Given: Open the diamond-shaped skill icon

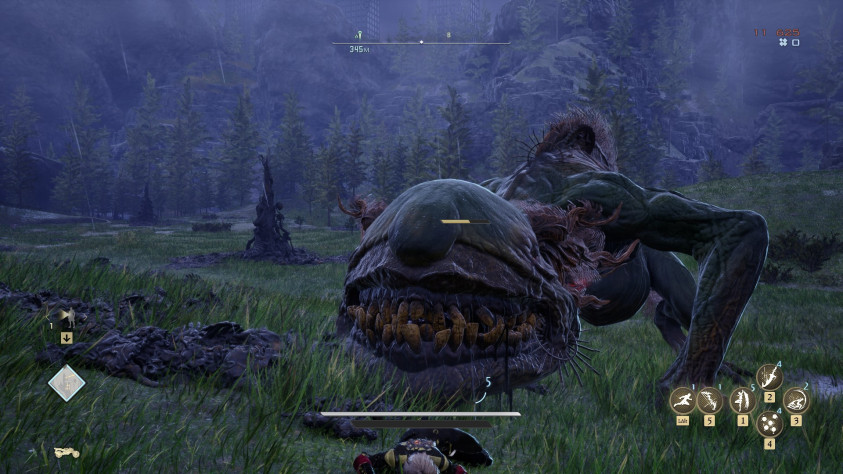Looking at the screenshot, I should (x=67, y=381).
